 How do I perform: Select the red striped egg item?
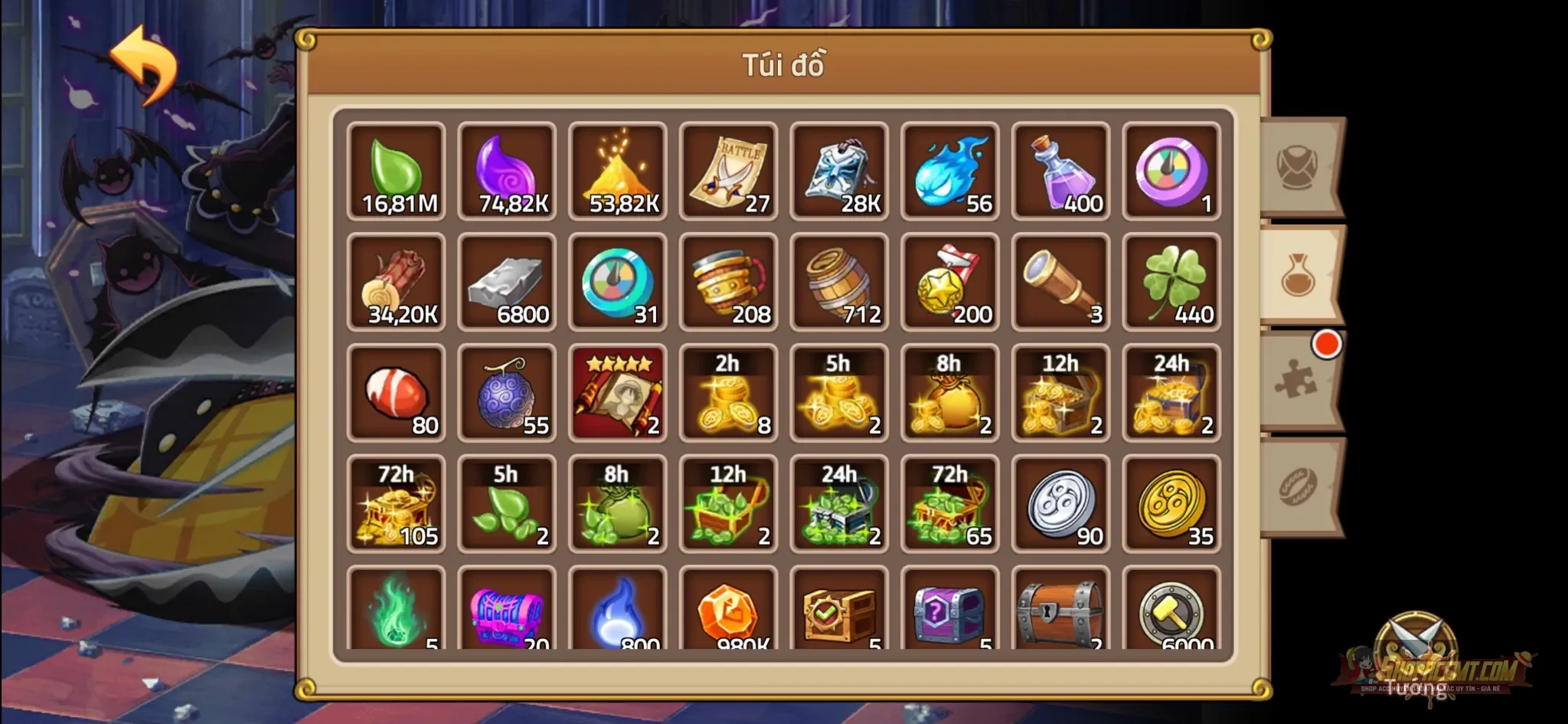[x=396, y=391]
